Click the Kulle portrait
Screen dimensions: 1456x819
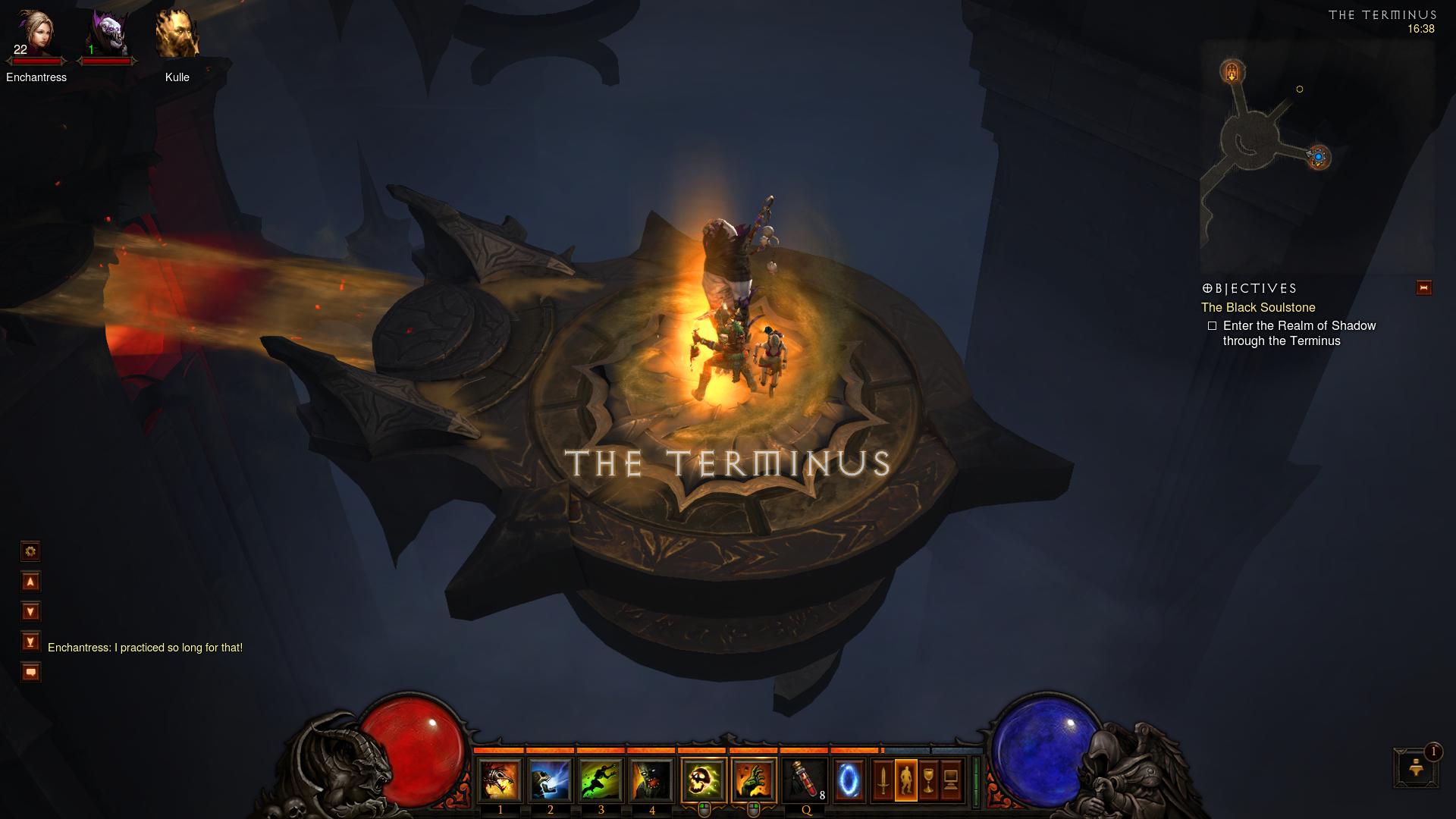[177, 34]
